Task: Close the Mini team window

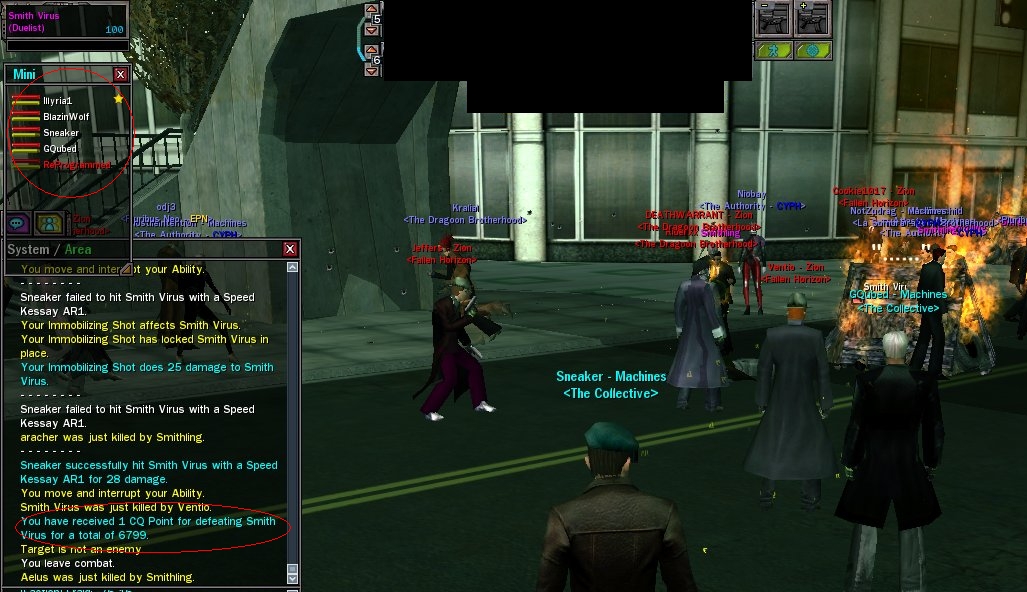Action: 121,75
